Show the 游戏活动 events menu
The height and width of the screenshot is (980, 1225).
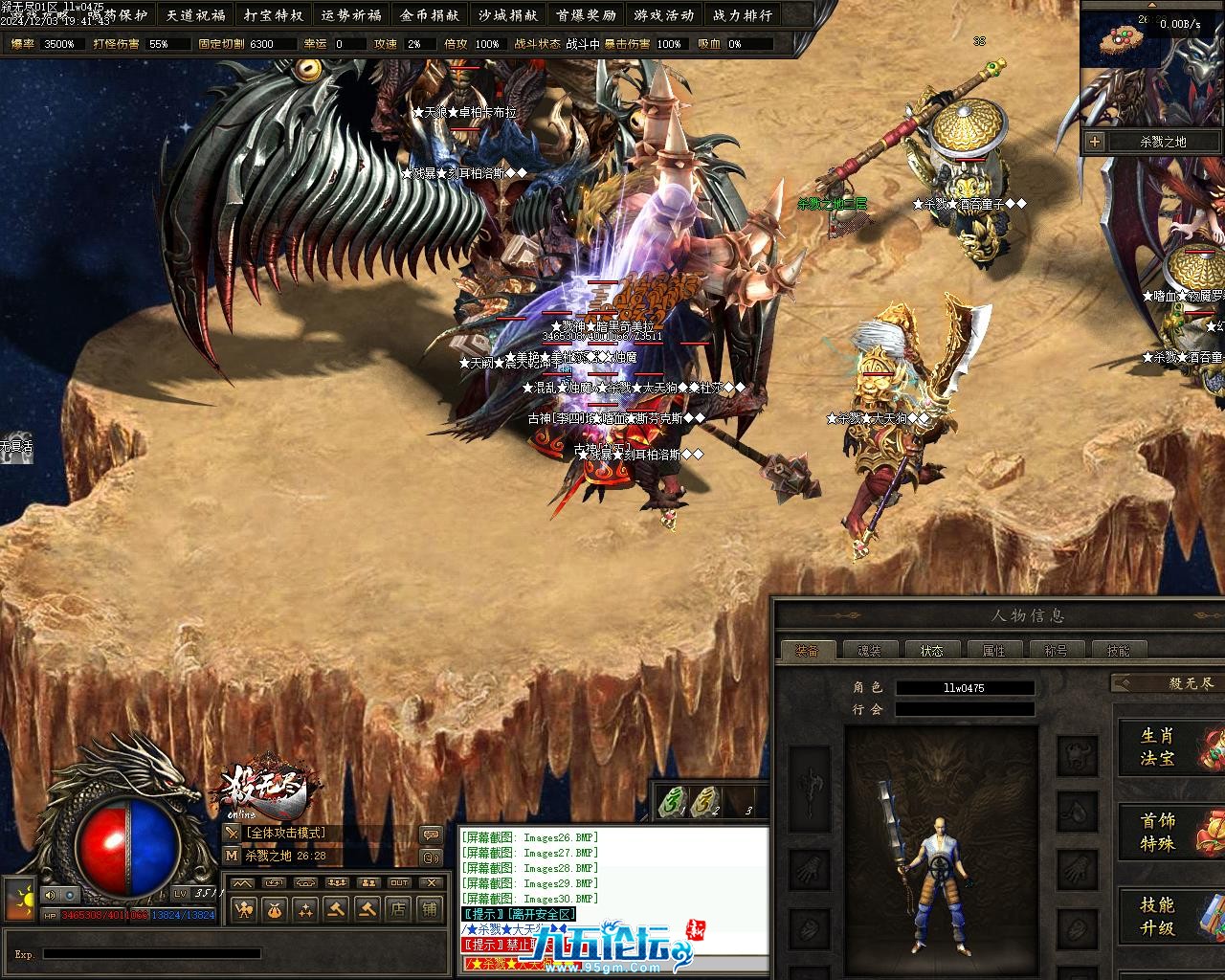663,15
